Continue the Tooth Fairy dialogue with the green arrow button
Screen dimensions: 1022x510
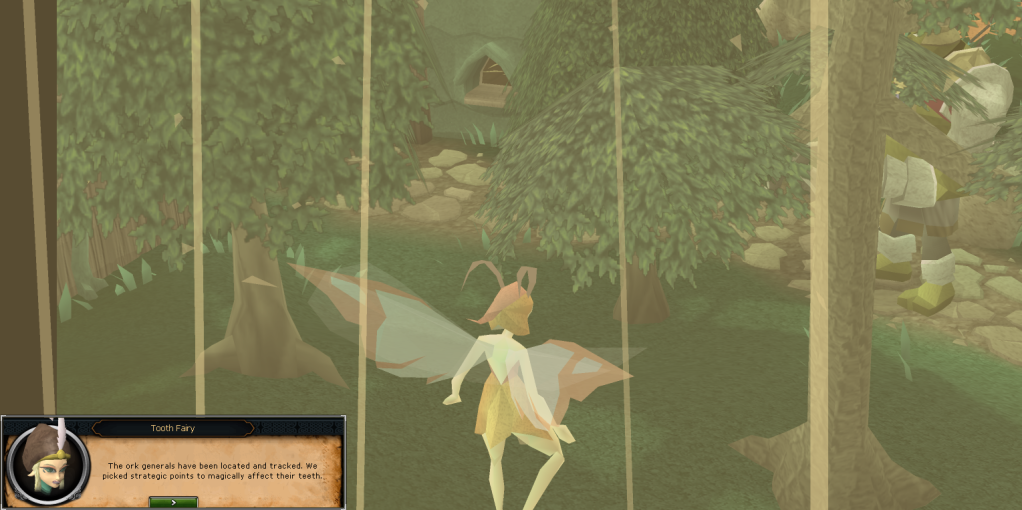(173, 501)
